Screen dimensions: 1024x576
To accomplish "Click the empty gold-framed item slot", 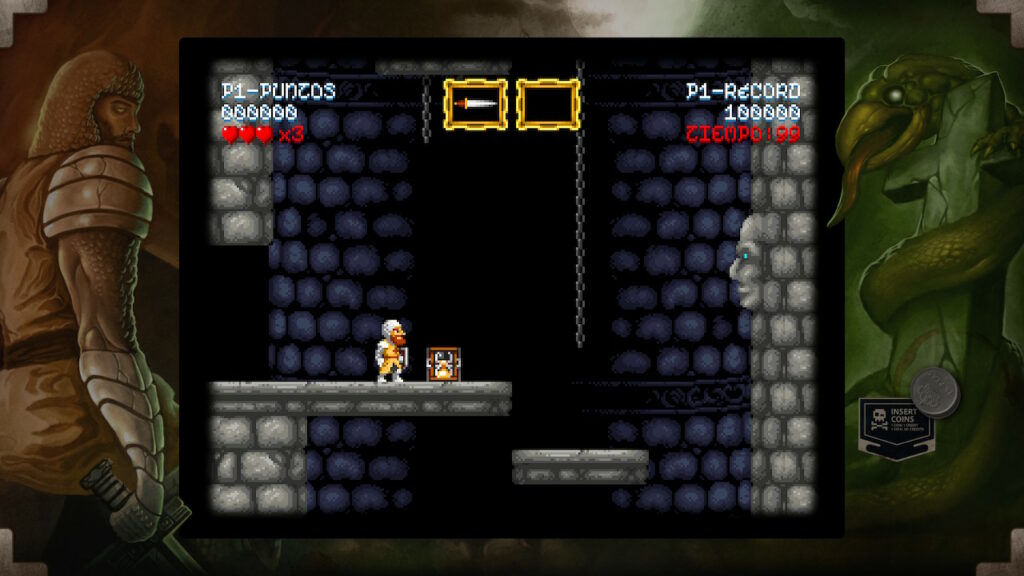I will click(x=548, y=104).
